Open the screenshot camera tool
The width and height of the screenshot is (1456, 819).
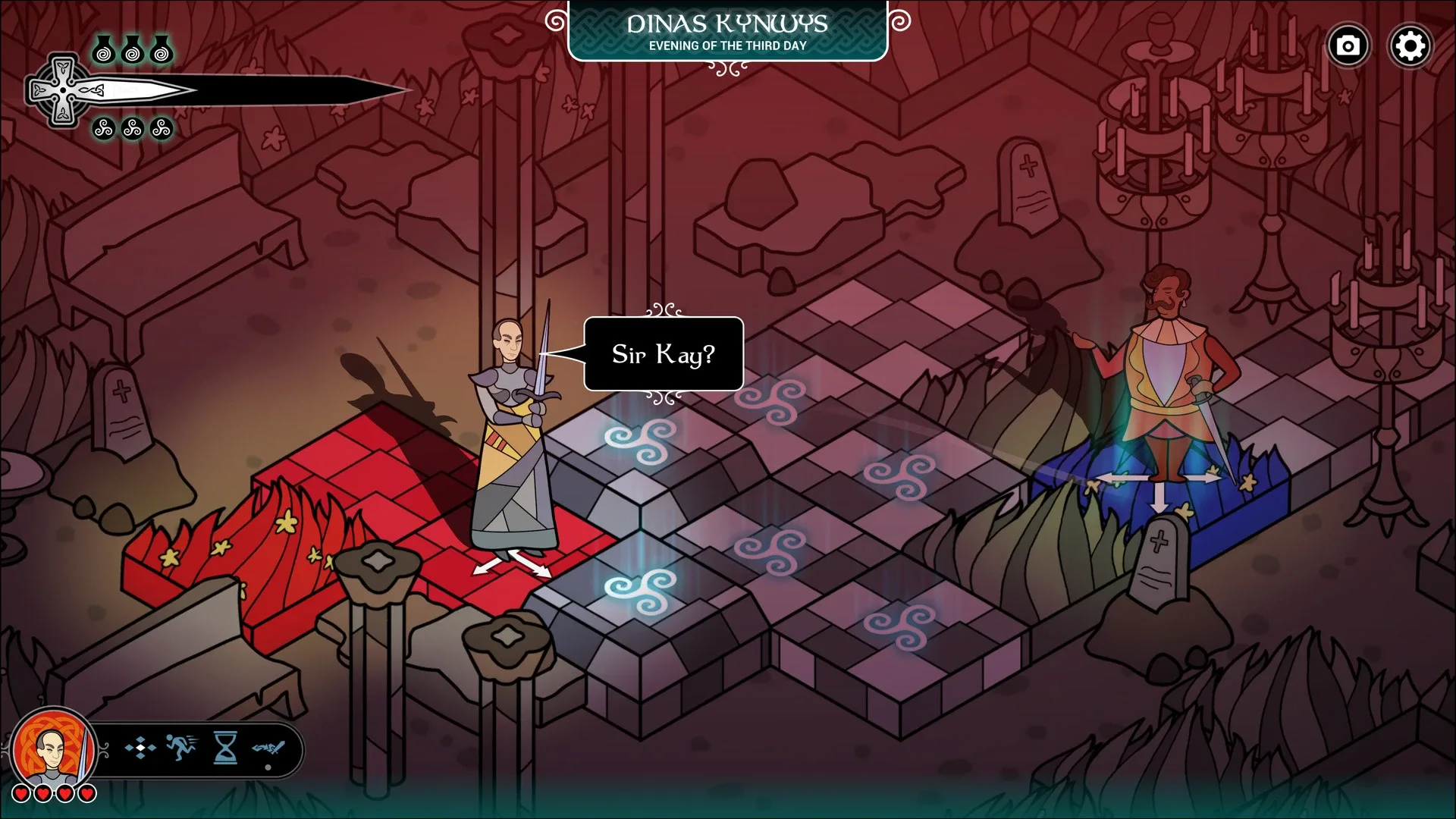pyautogui.click(x=1348, y=45)
